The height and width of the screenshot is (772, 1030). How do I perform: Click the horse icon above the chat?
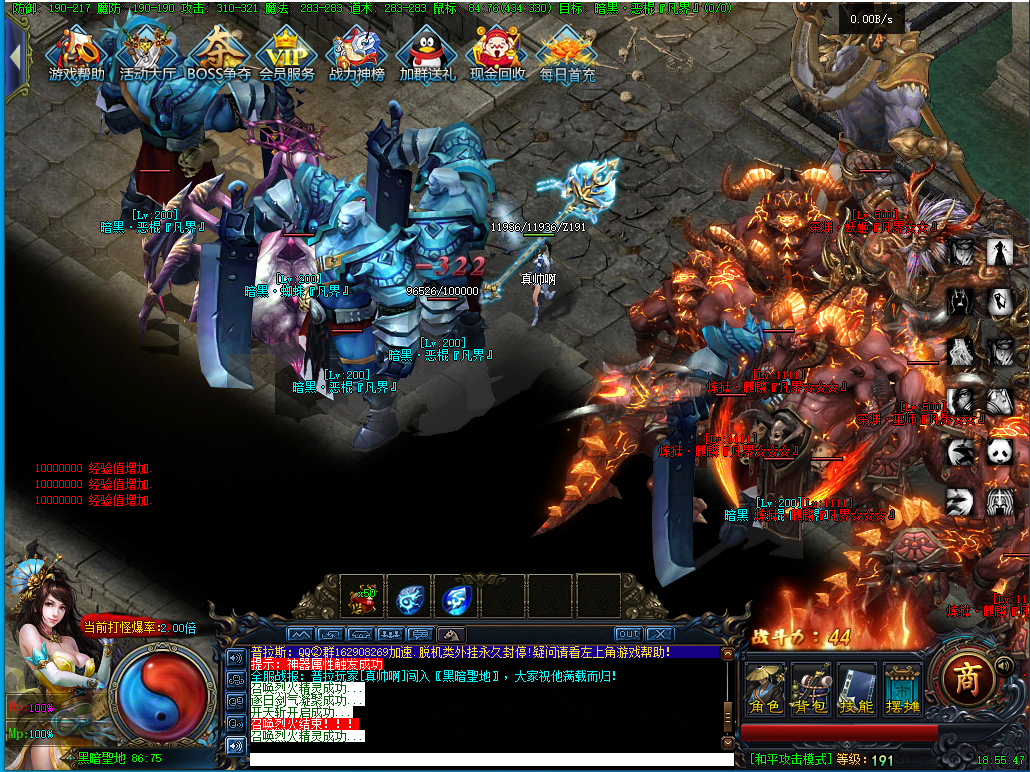coord(451,634)
